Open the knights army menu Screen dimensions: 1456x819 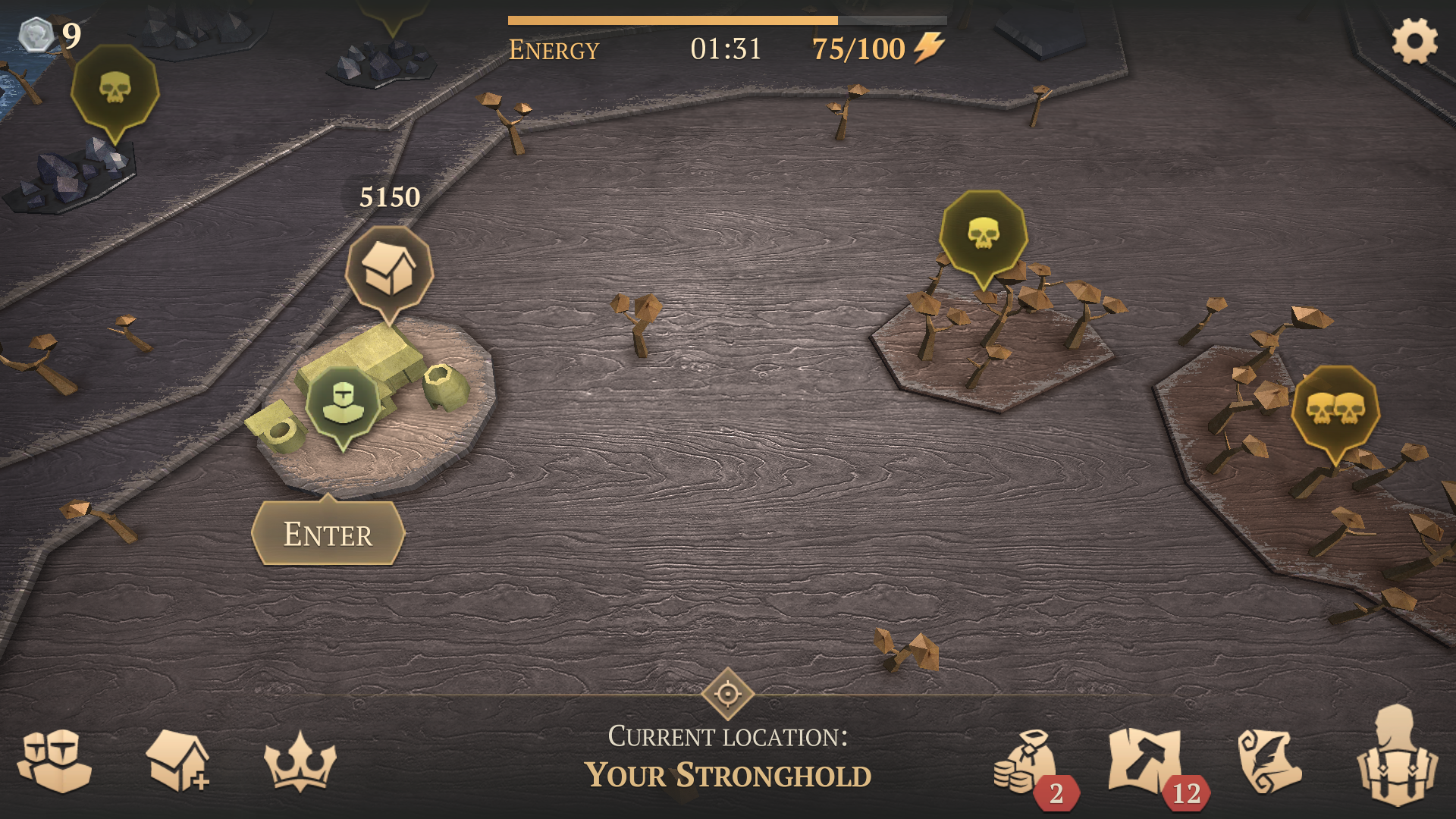pos(55,761)
